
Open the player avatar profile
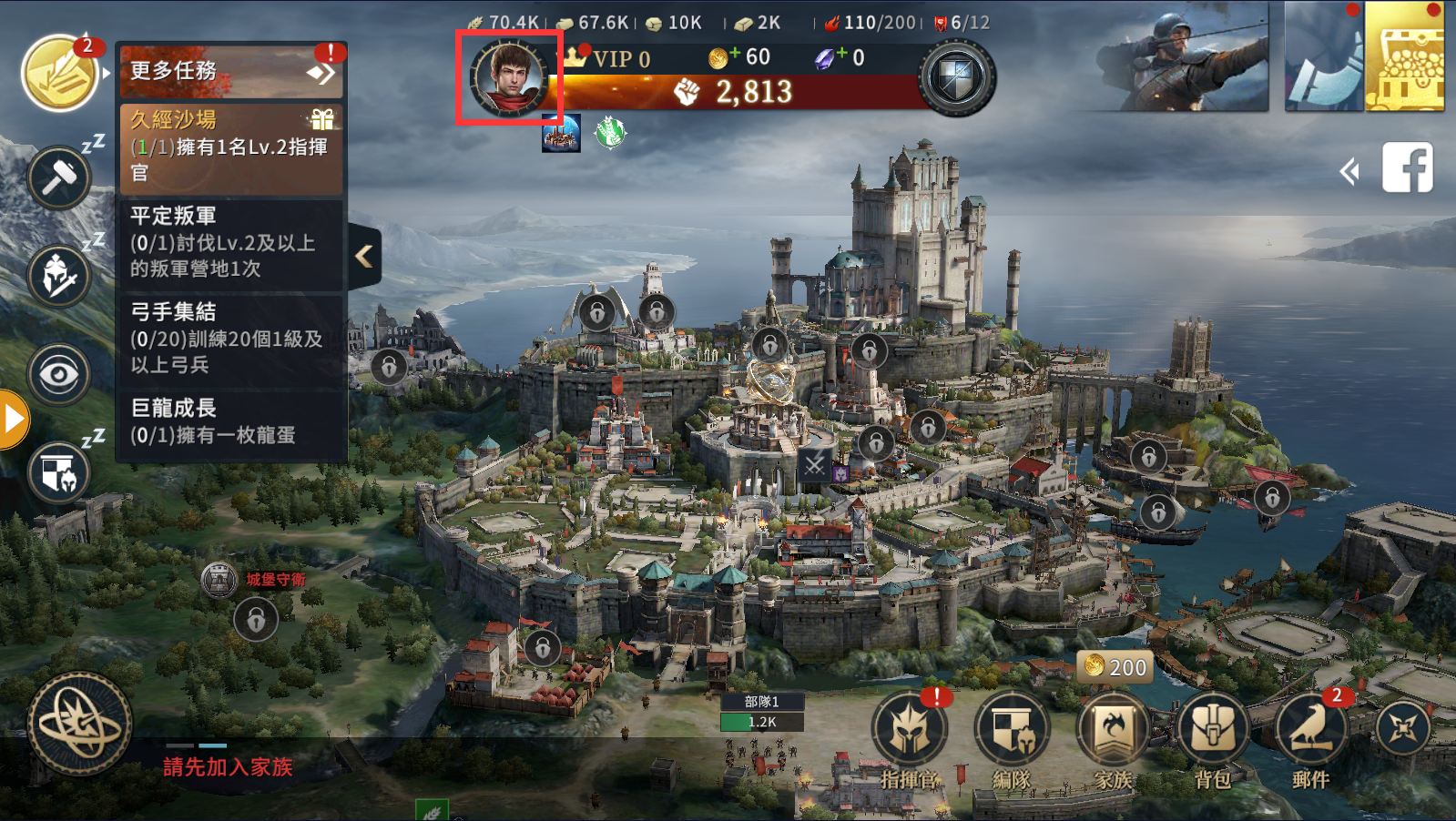(x=509, y=76)
